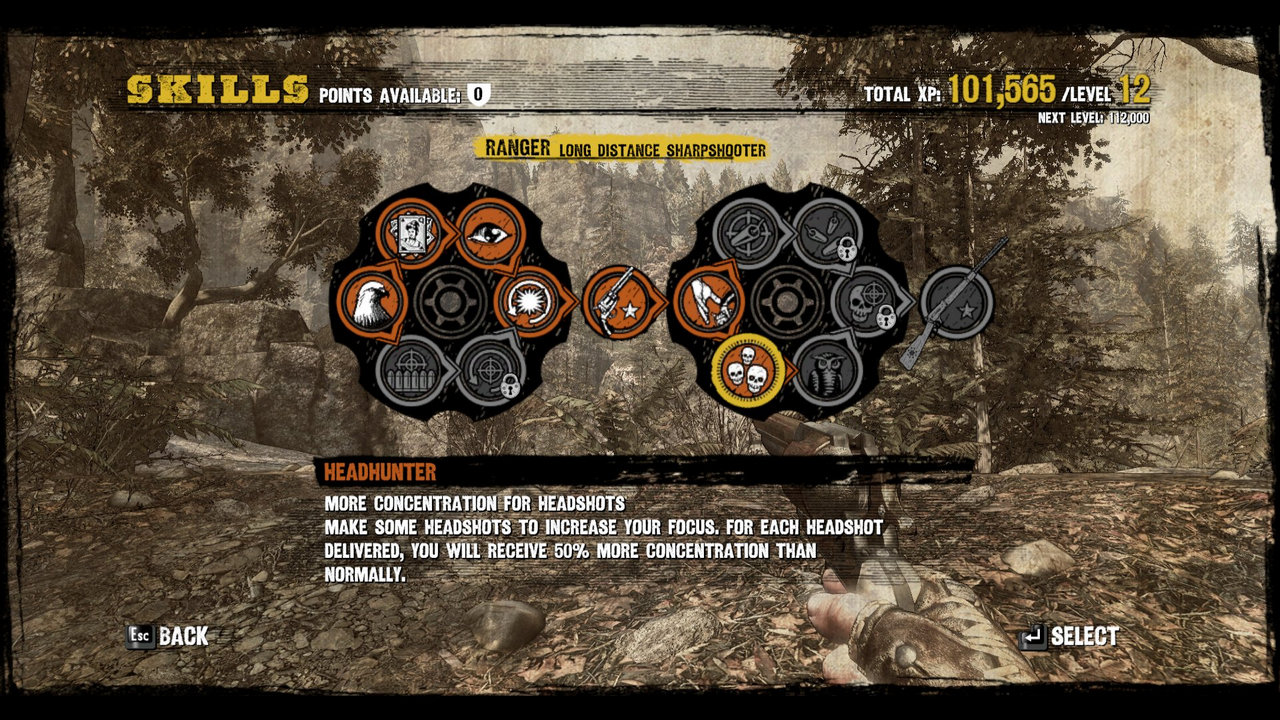Select the owl skill icon
The image size is (1280, 720).
point(828,370)
